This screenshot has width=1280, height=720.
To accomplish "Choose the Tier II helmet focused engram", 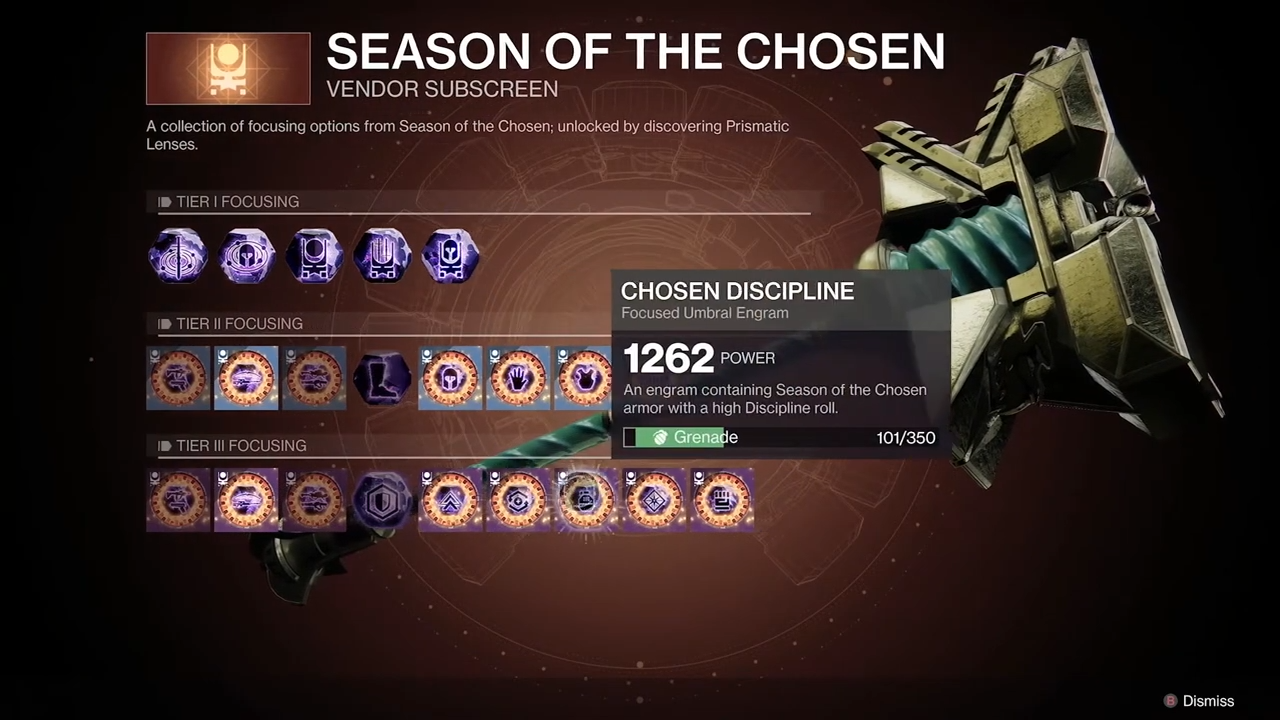I will [450, 378].
